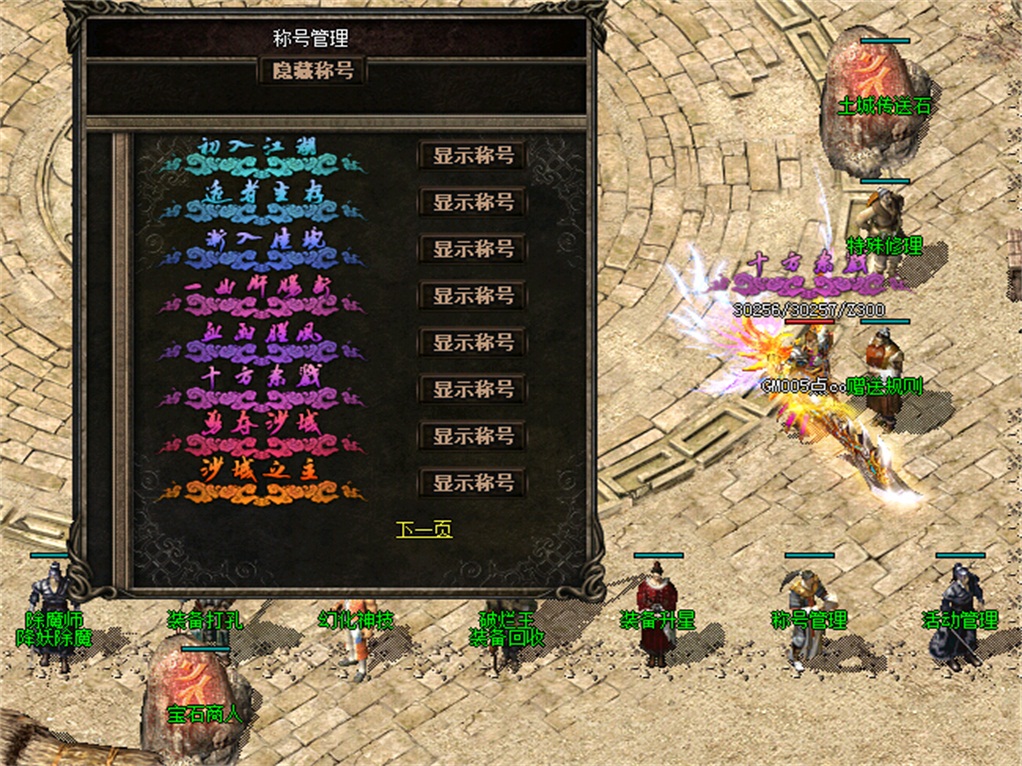
Task: Show the fourth title, in pink calligraphy
Action: point(473,296)
